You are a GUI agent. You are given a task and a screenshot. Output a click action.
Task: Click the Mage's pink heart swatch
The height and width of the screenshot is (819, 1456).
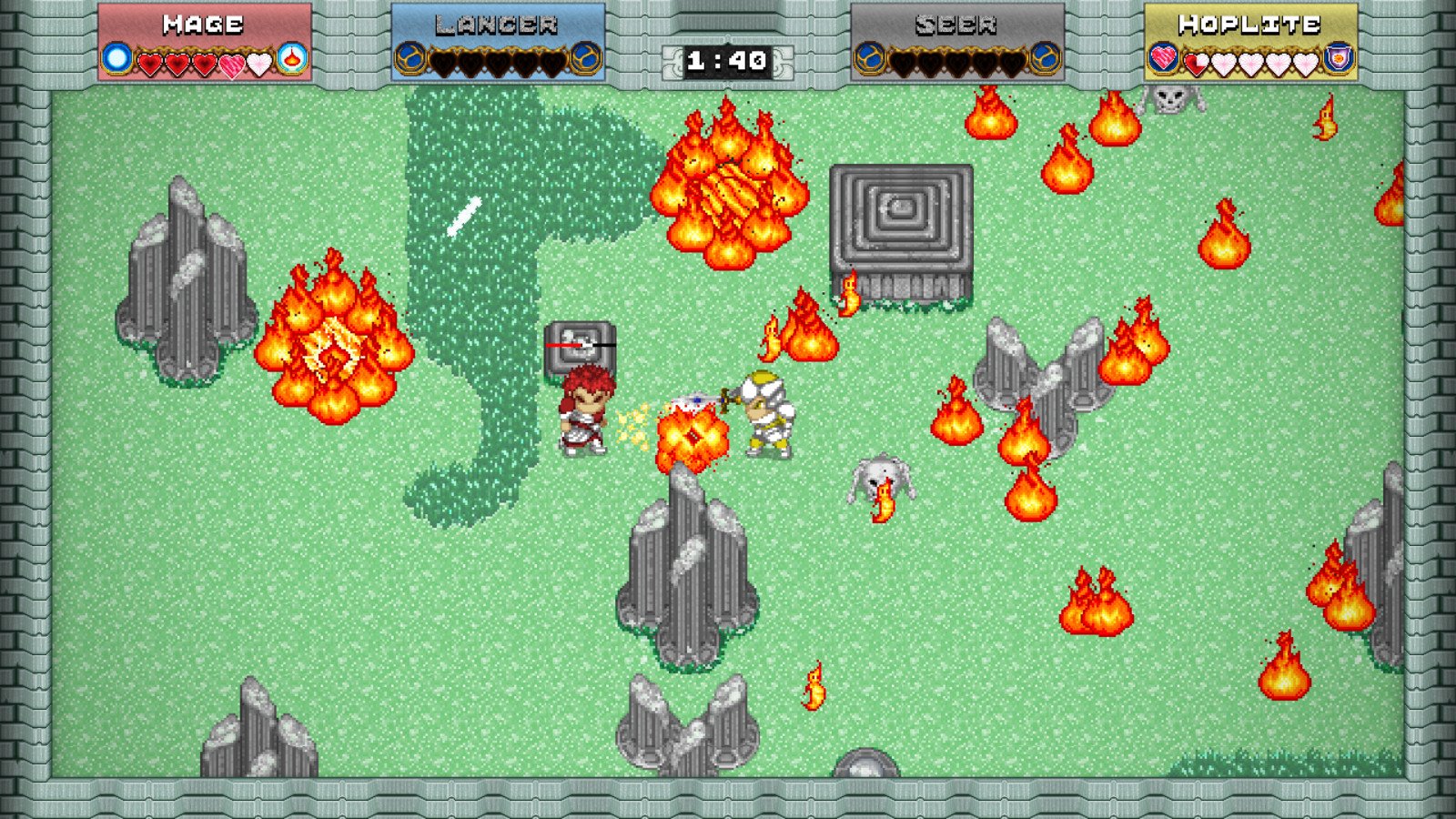tap(231, 63)
